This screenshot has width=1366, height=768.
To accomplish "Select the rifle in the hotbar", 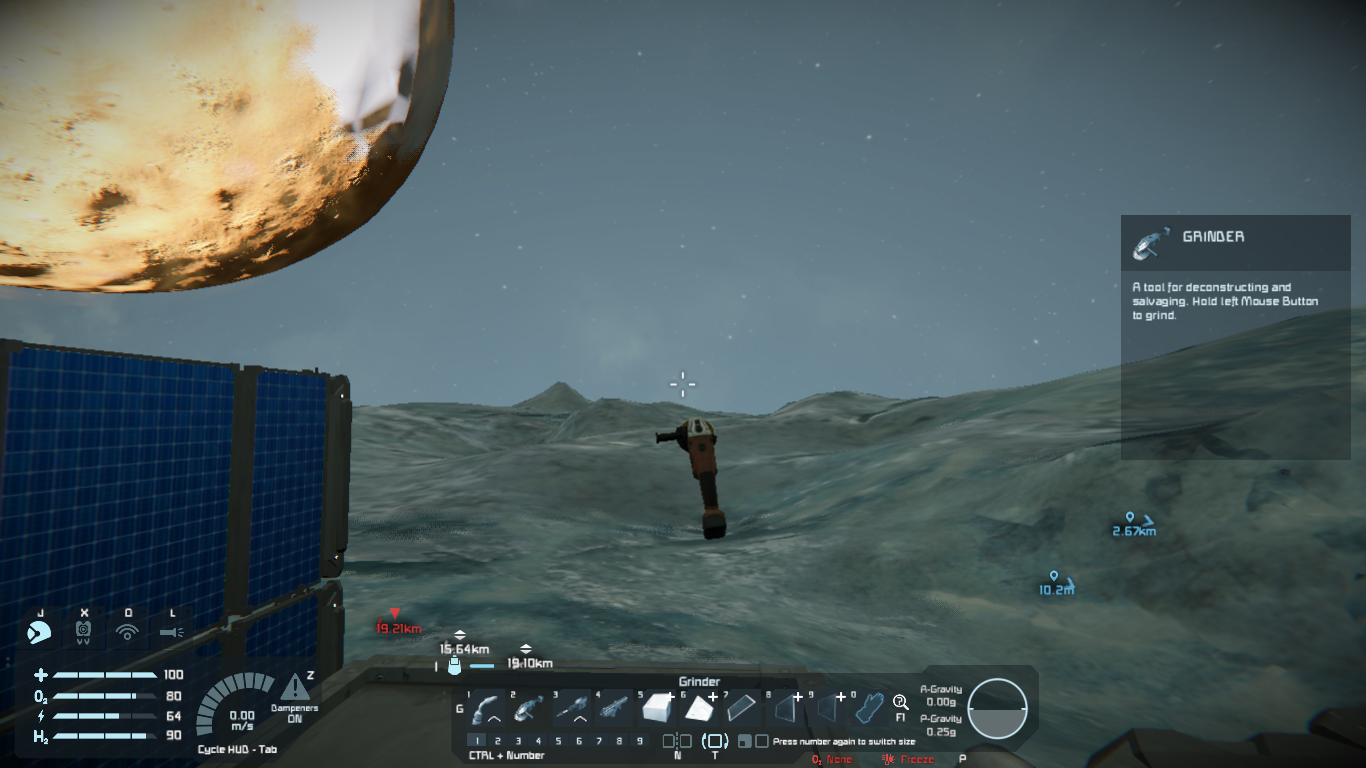I will pyautogui.click(x=613, y=709).
